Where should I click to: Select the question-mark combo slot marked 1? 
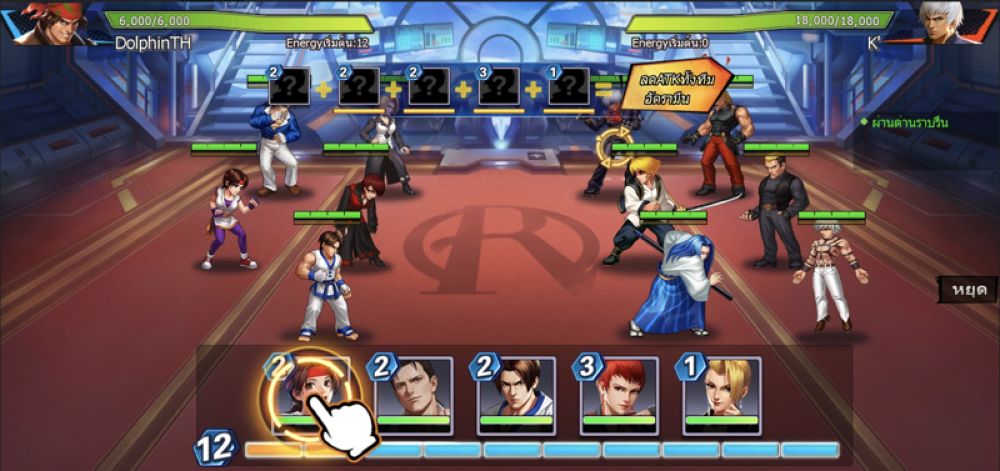568,87
